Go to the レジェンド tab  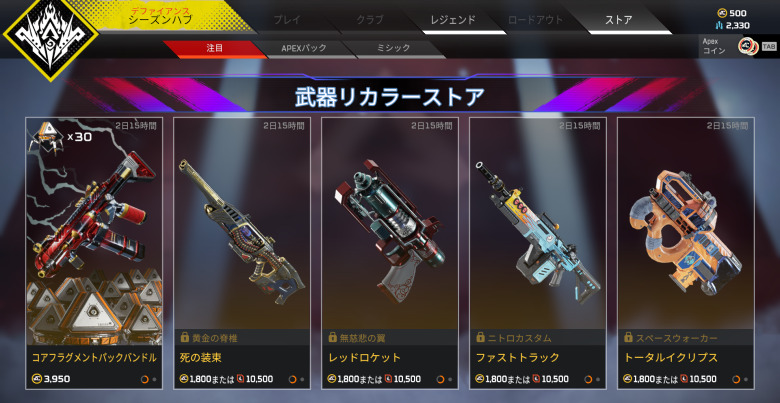tap(453, 19)
